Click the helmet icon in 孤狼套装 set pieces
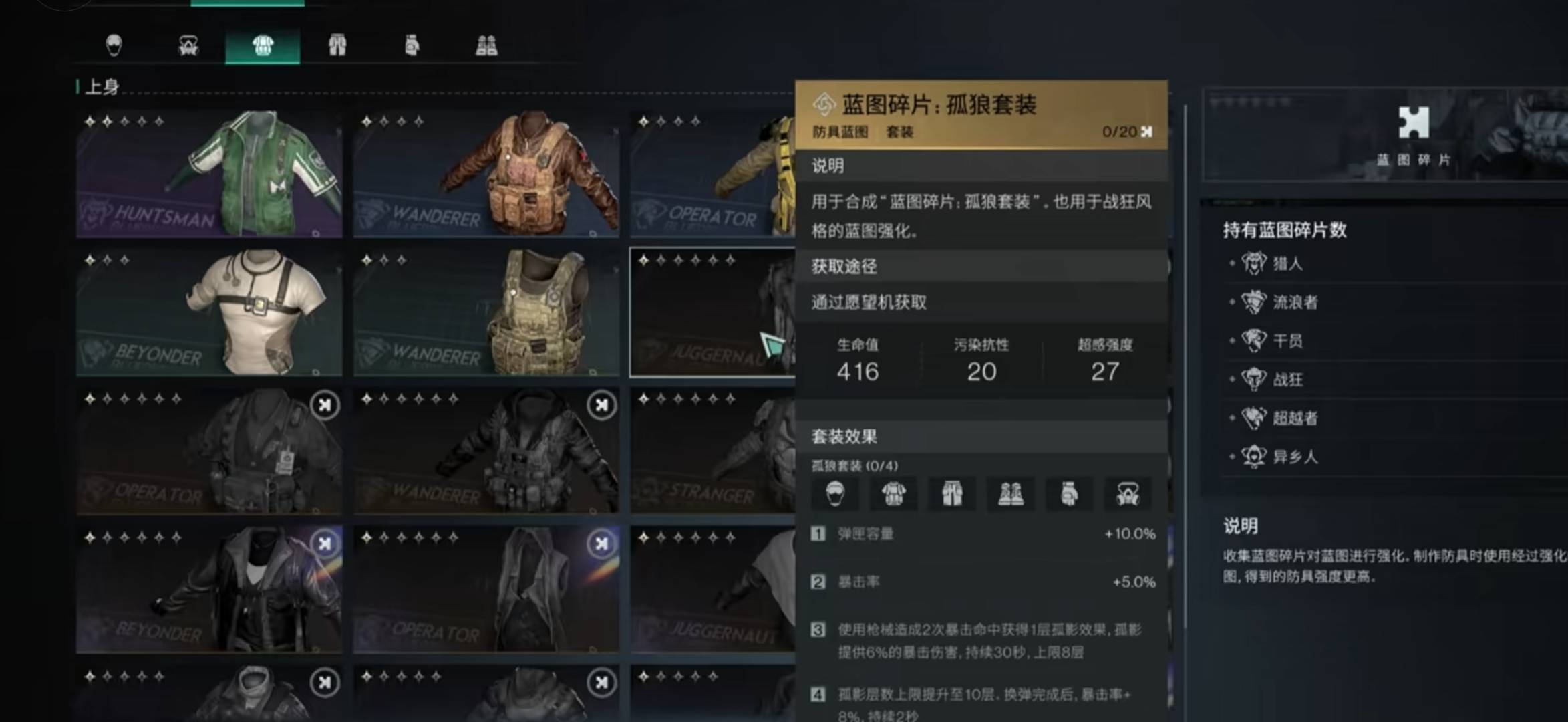This screenshot has height=722, width=1568. [836, 493]
